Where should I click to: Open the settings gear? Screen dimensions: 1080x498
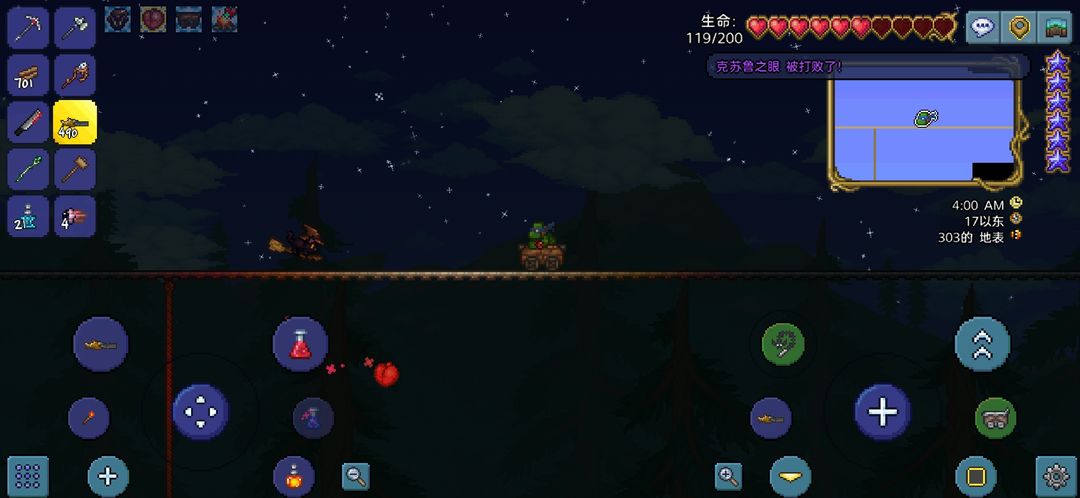coord(1056,476)
